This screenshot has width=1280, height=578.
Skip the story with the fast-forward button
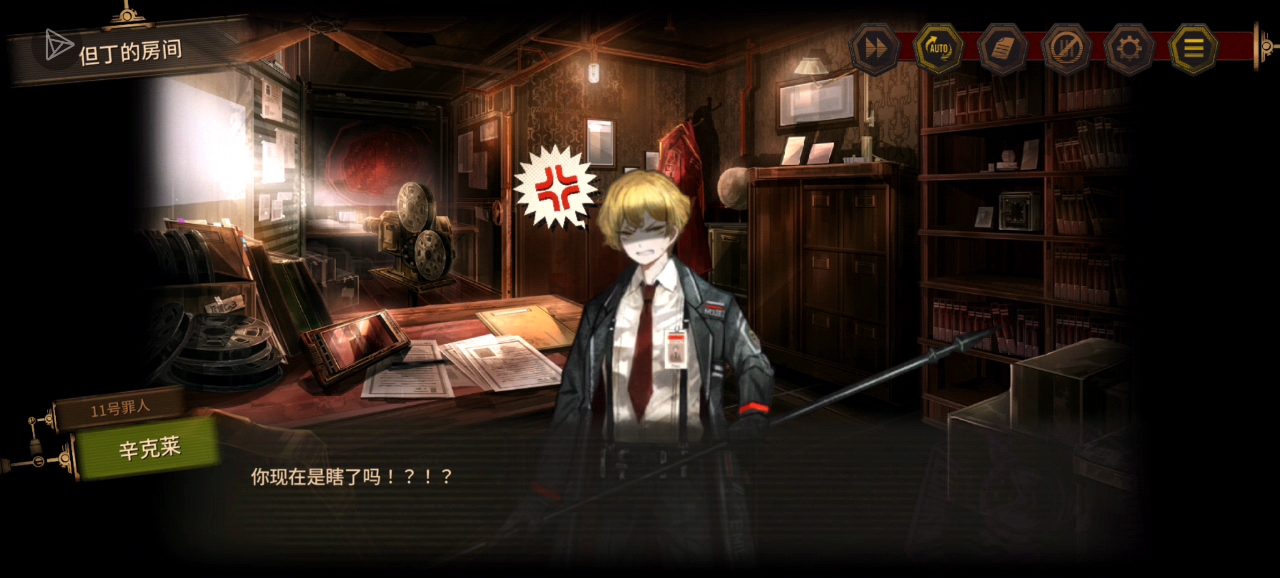pyautogui.click(x=874, y=49)
